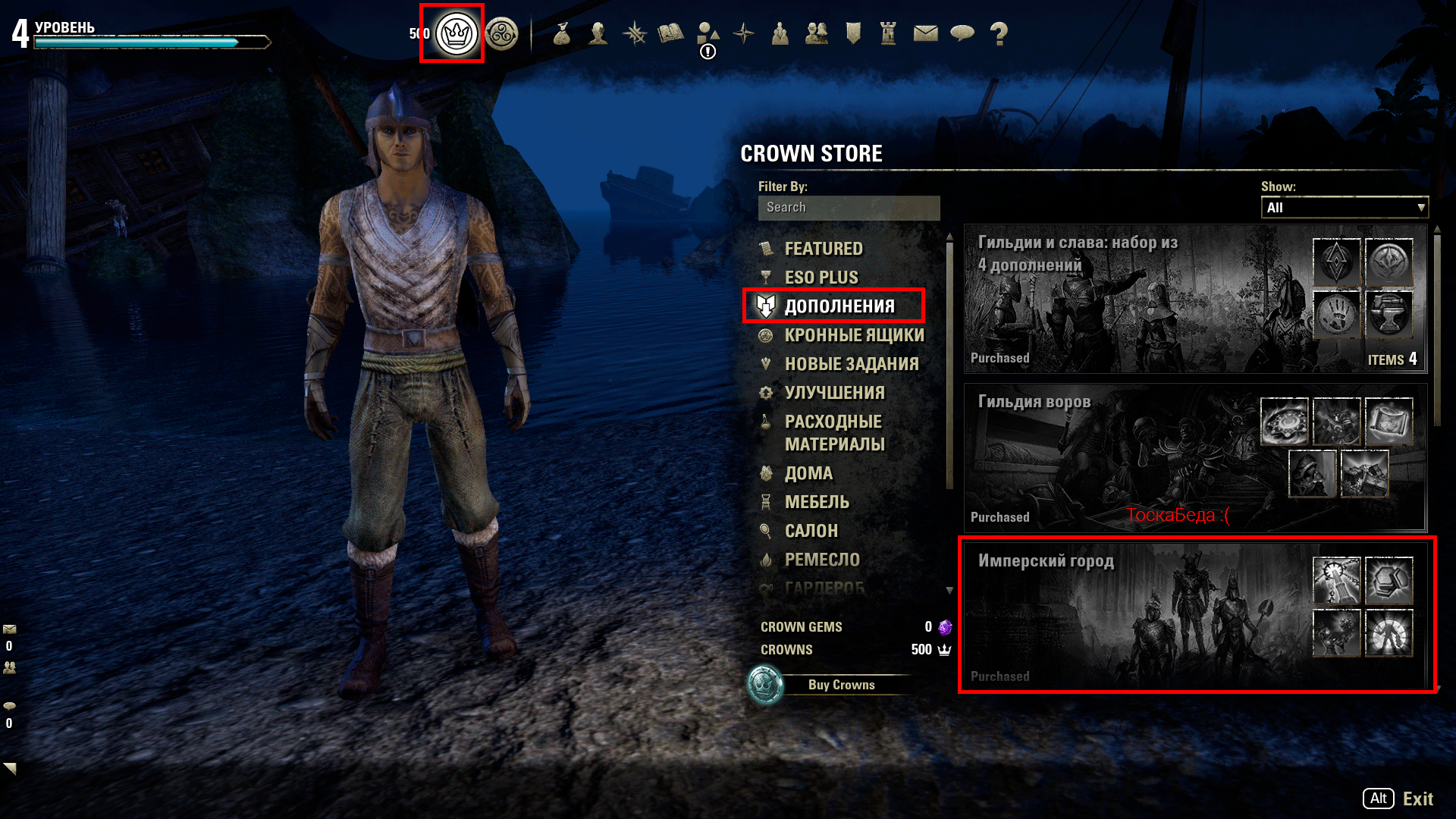Image resolution: width=1456 pixels, height=819 pixels.
Task: Open the help question mark icon
Action: click(999, 33)
